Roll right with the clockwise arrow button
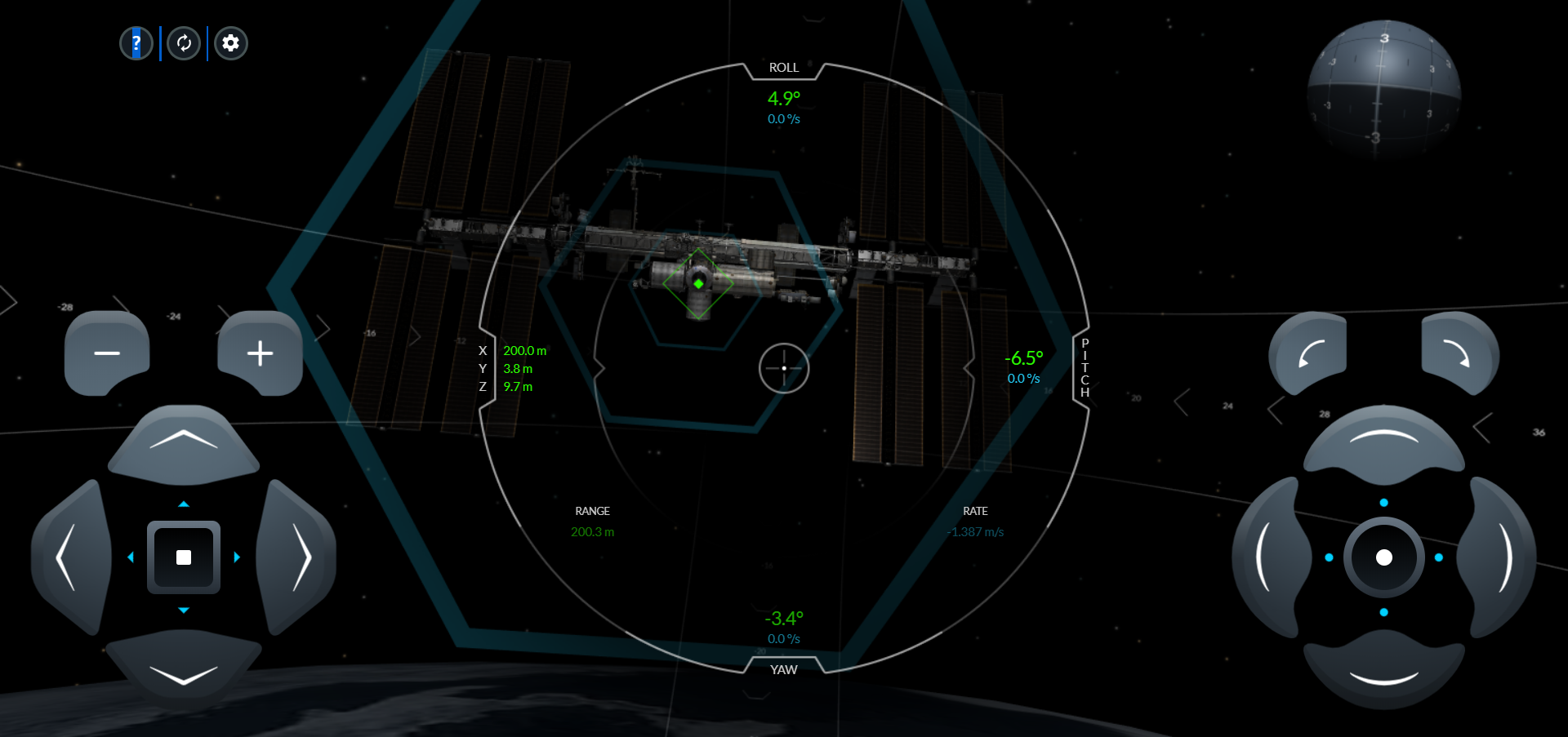The image size is (1568, 737). [1459, 354]
